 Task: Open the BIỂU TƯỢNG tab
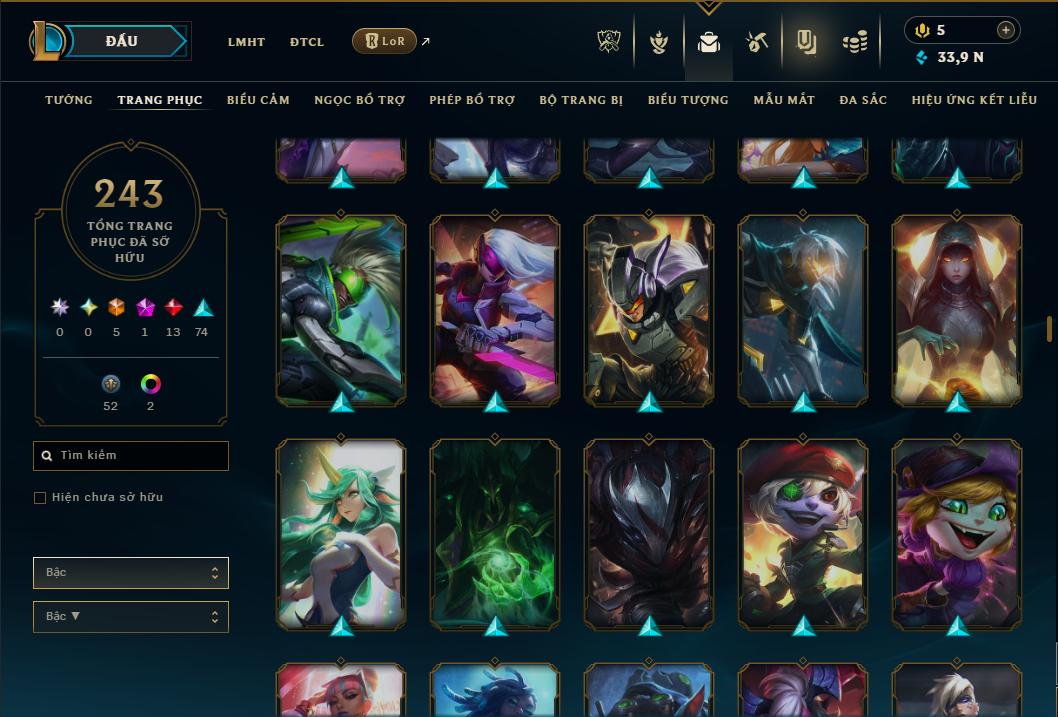click(x=688, y=100)
